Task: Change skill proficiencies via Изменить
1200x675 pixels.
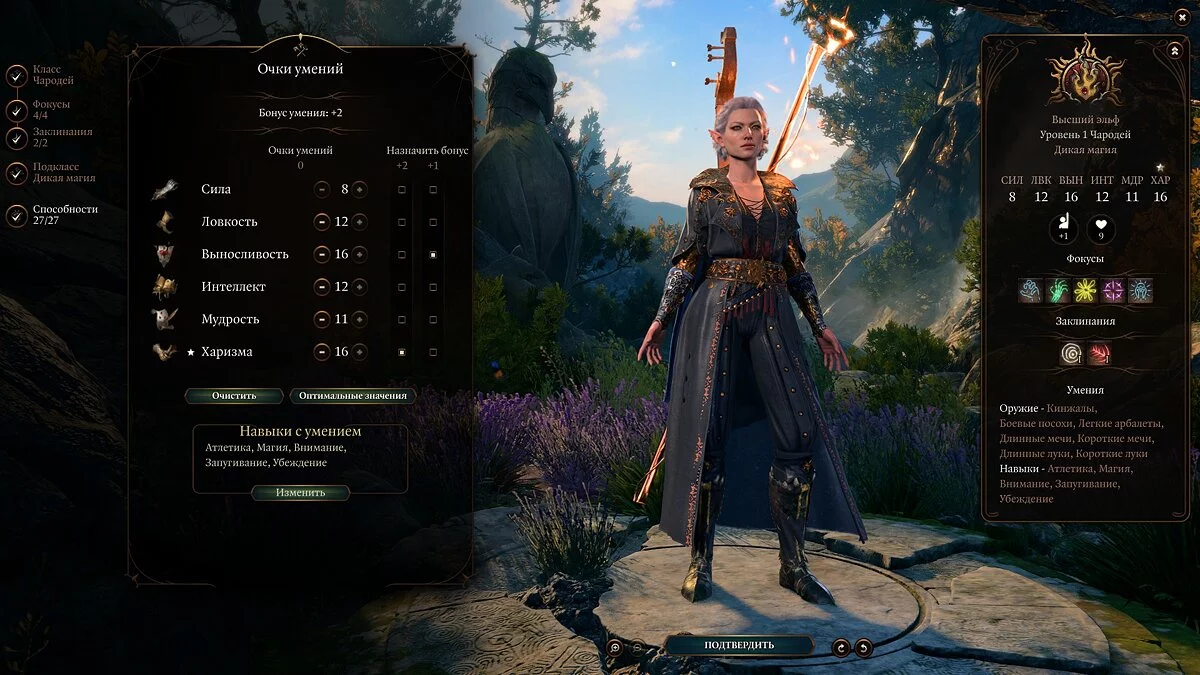Action: 300,493
